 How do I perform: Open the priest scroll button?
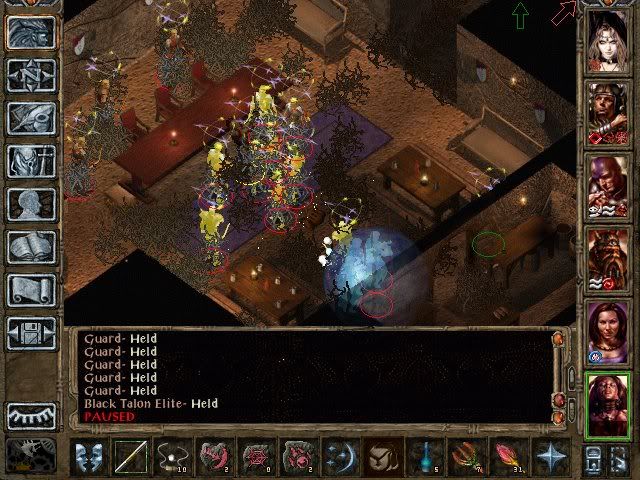point(31,290)
